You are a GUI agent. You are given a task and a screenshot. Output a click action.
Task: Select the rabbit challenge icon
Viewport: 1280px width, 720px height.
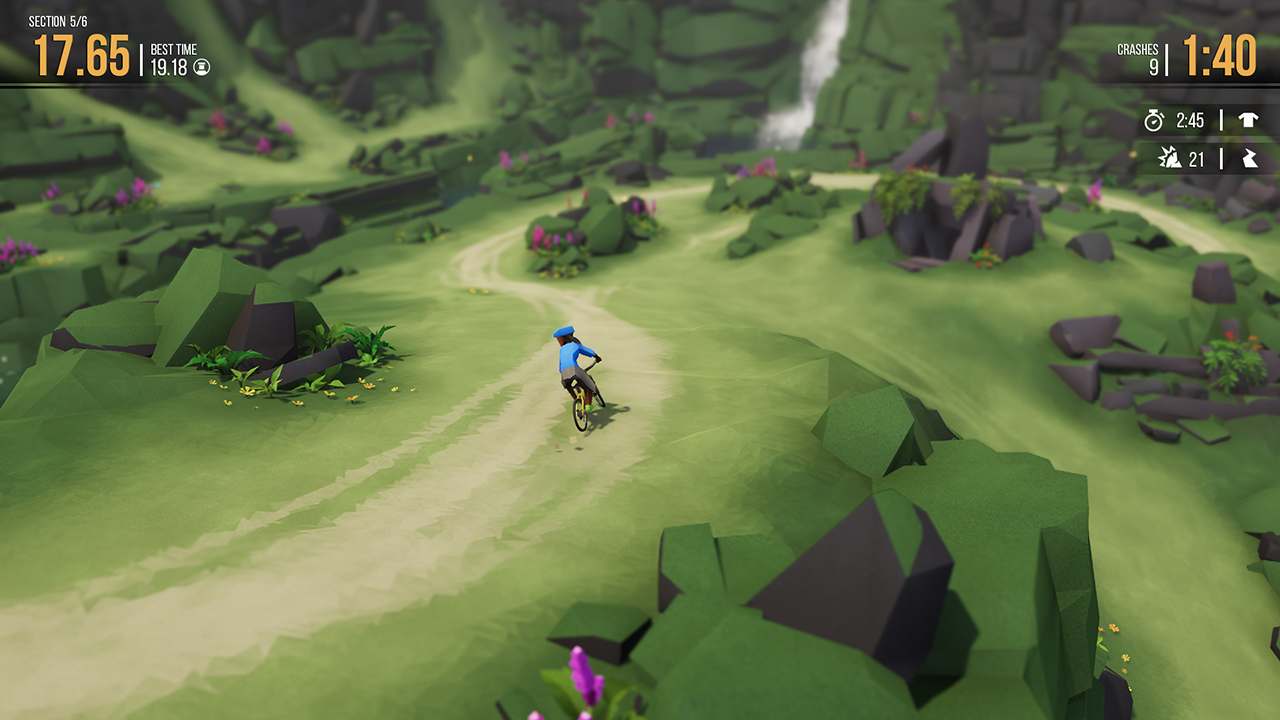[x=1248, y=158]
